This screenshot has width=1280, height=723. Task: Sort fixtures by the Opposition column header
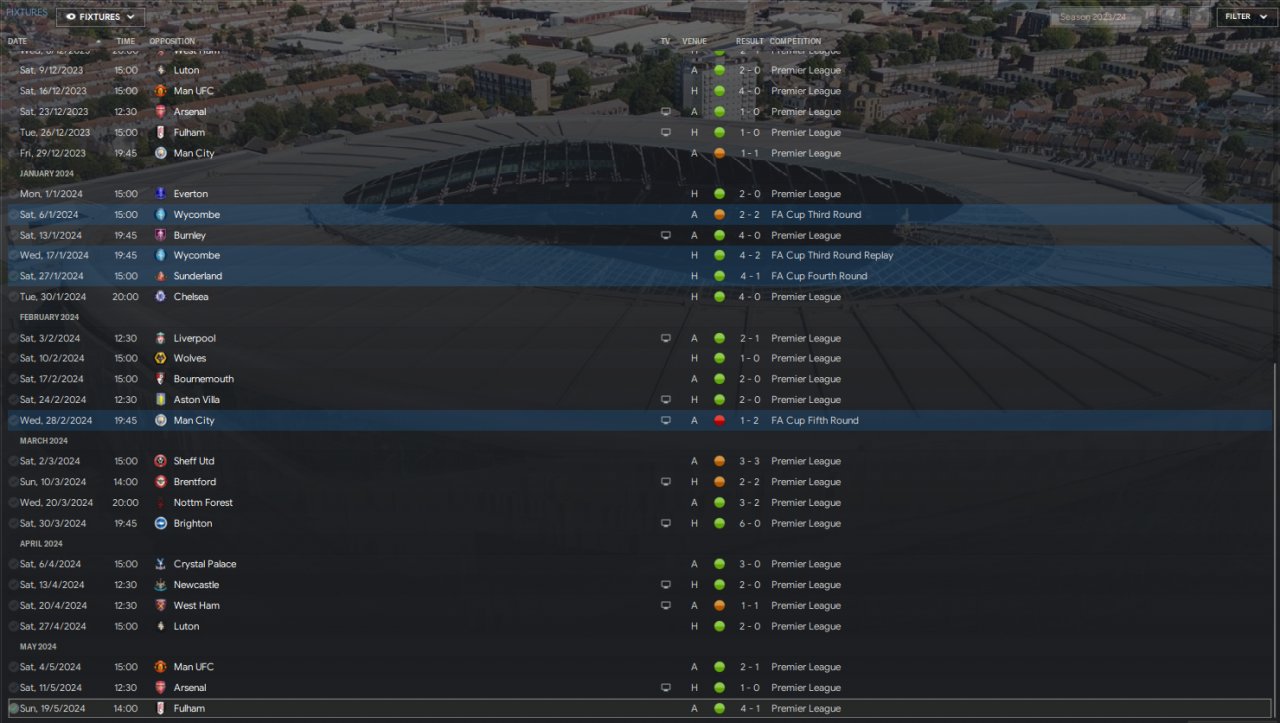point(172,41)
